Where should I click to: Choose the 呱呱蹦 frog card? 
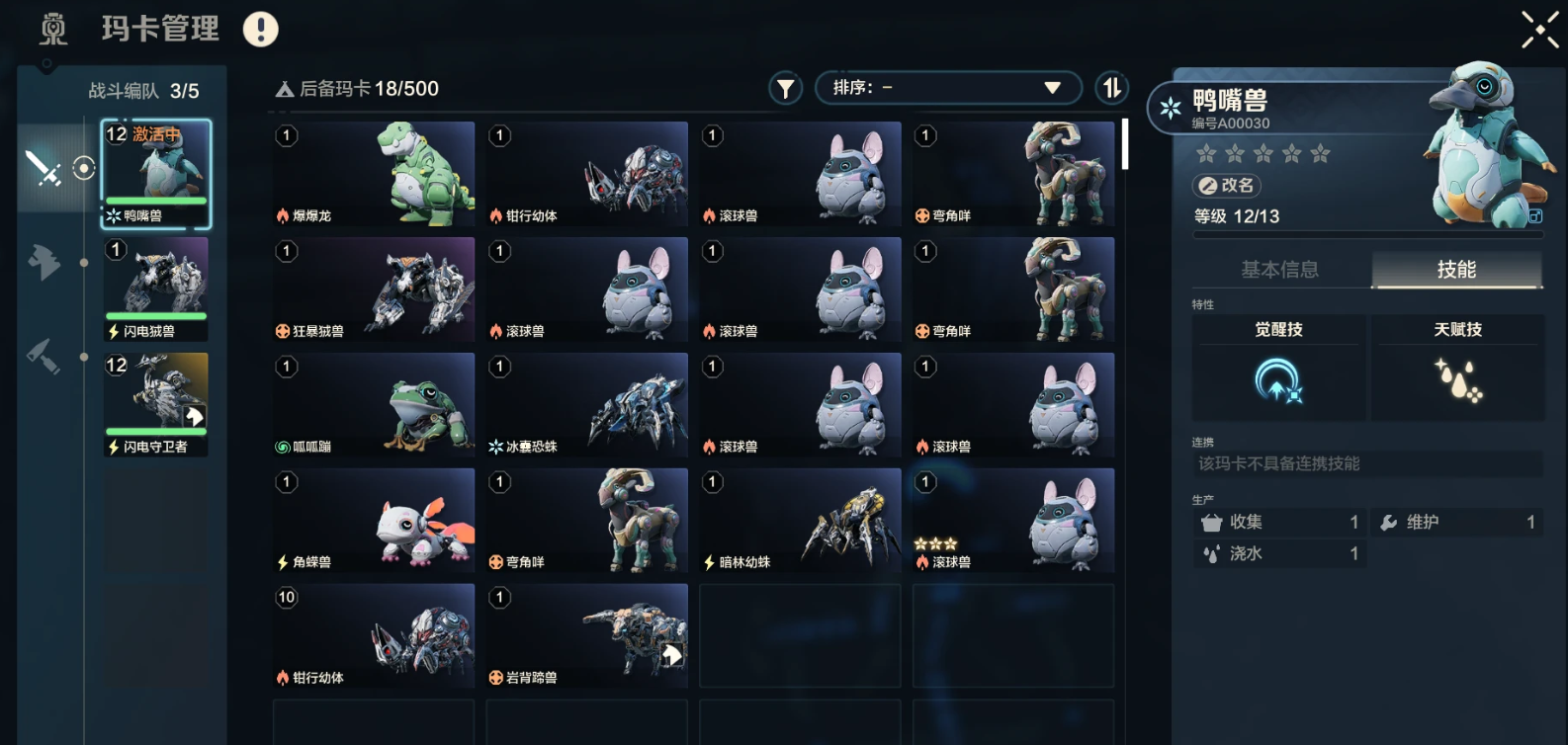[375, 405]
